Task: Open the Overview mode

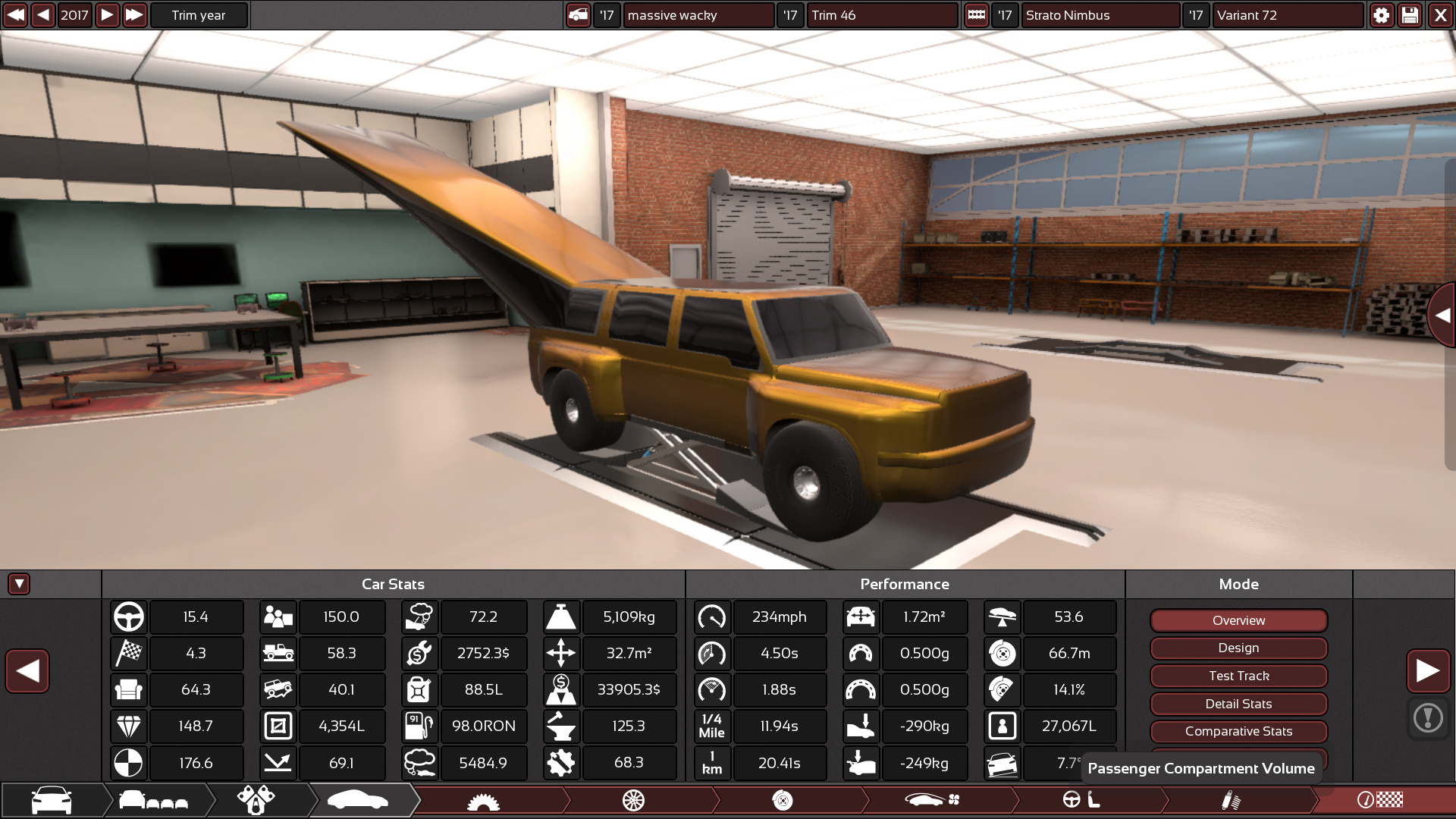Action: point(1238,620)
